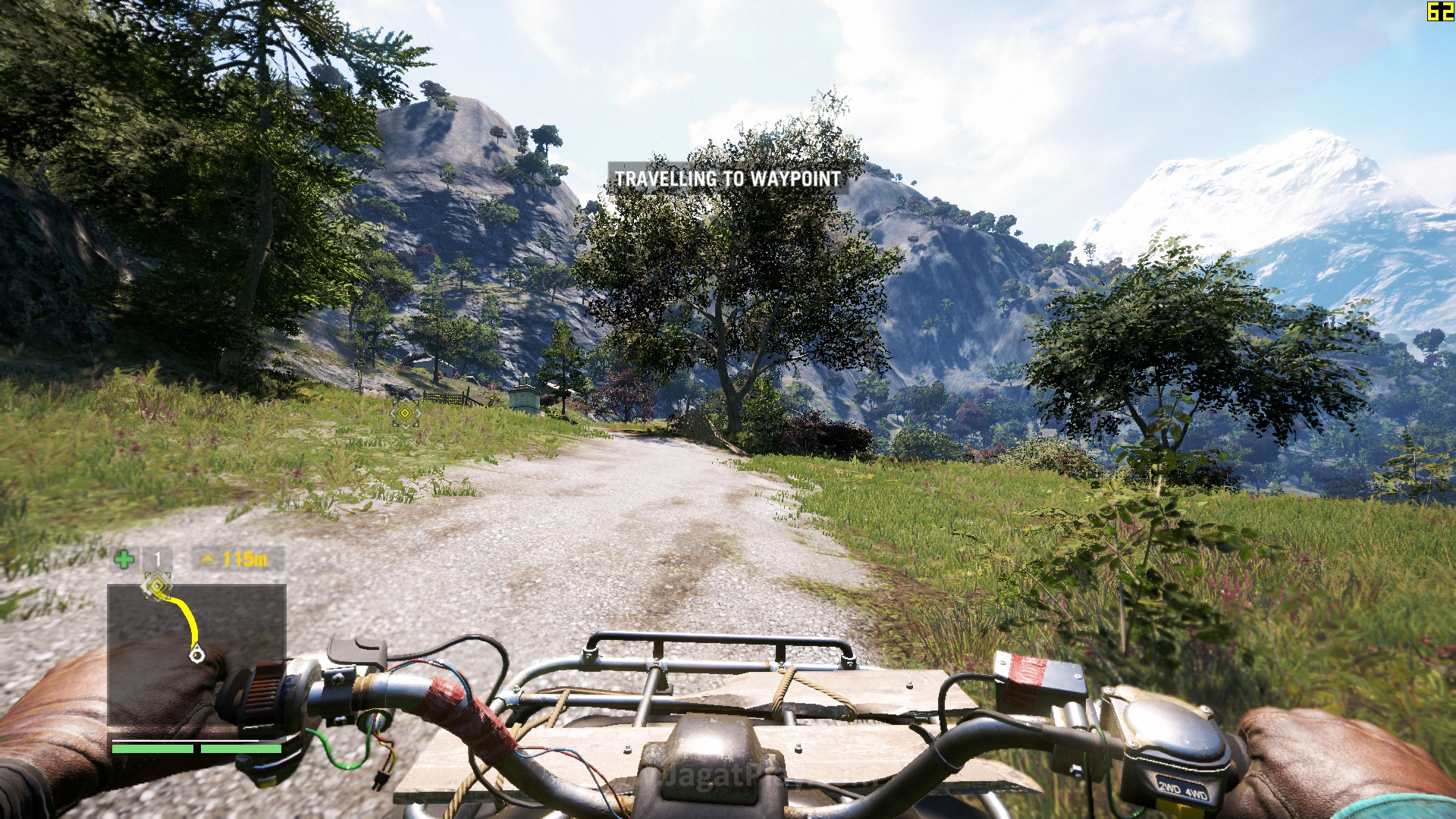Click the green plus healing syringe icon
Viewport: 1456px width, 819px height.
click(x=124, y=560)
